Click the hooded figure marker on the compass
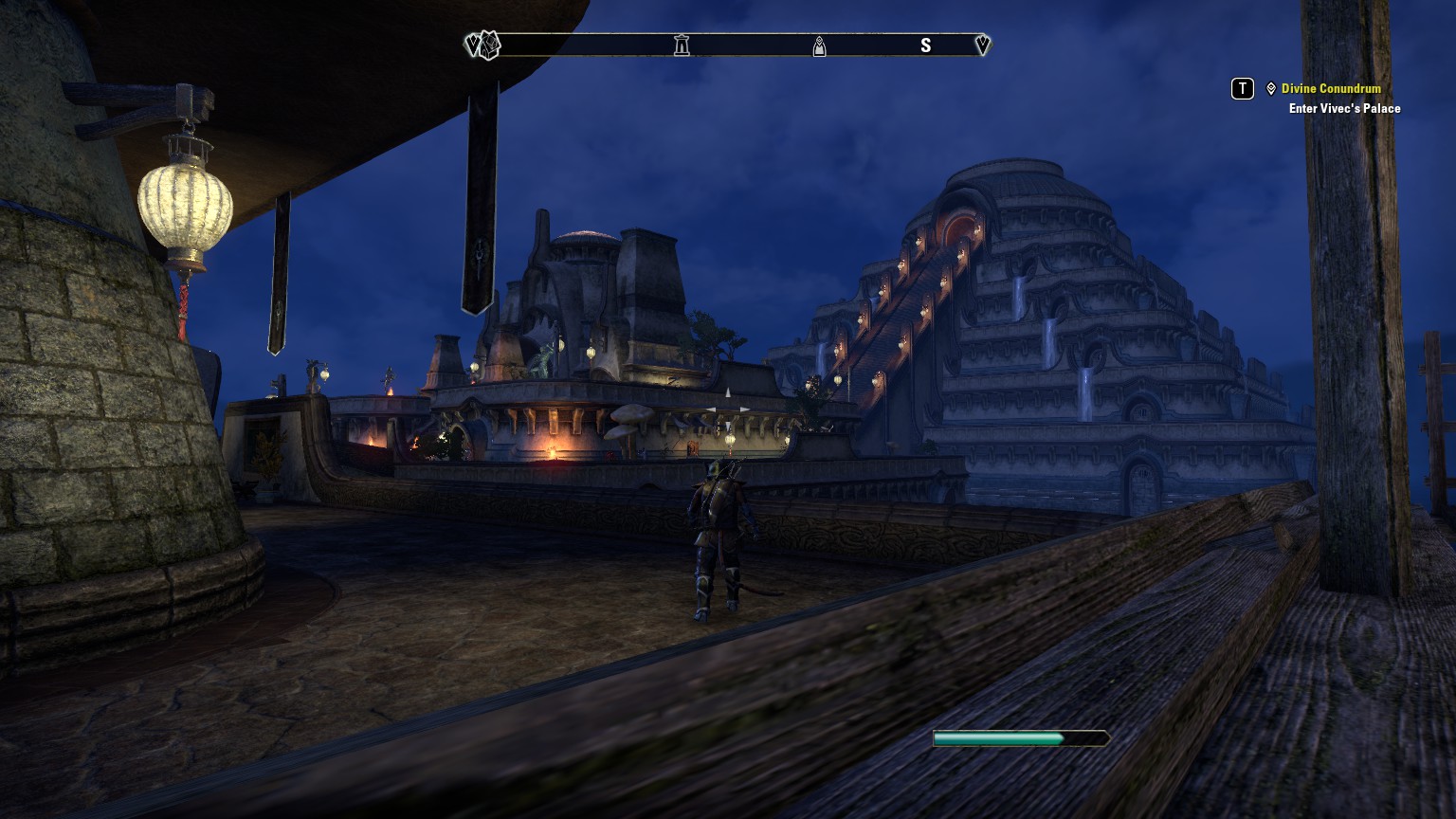Viewport: 1456px width, 819px height. click(x=819, y=45)
